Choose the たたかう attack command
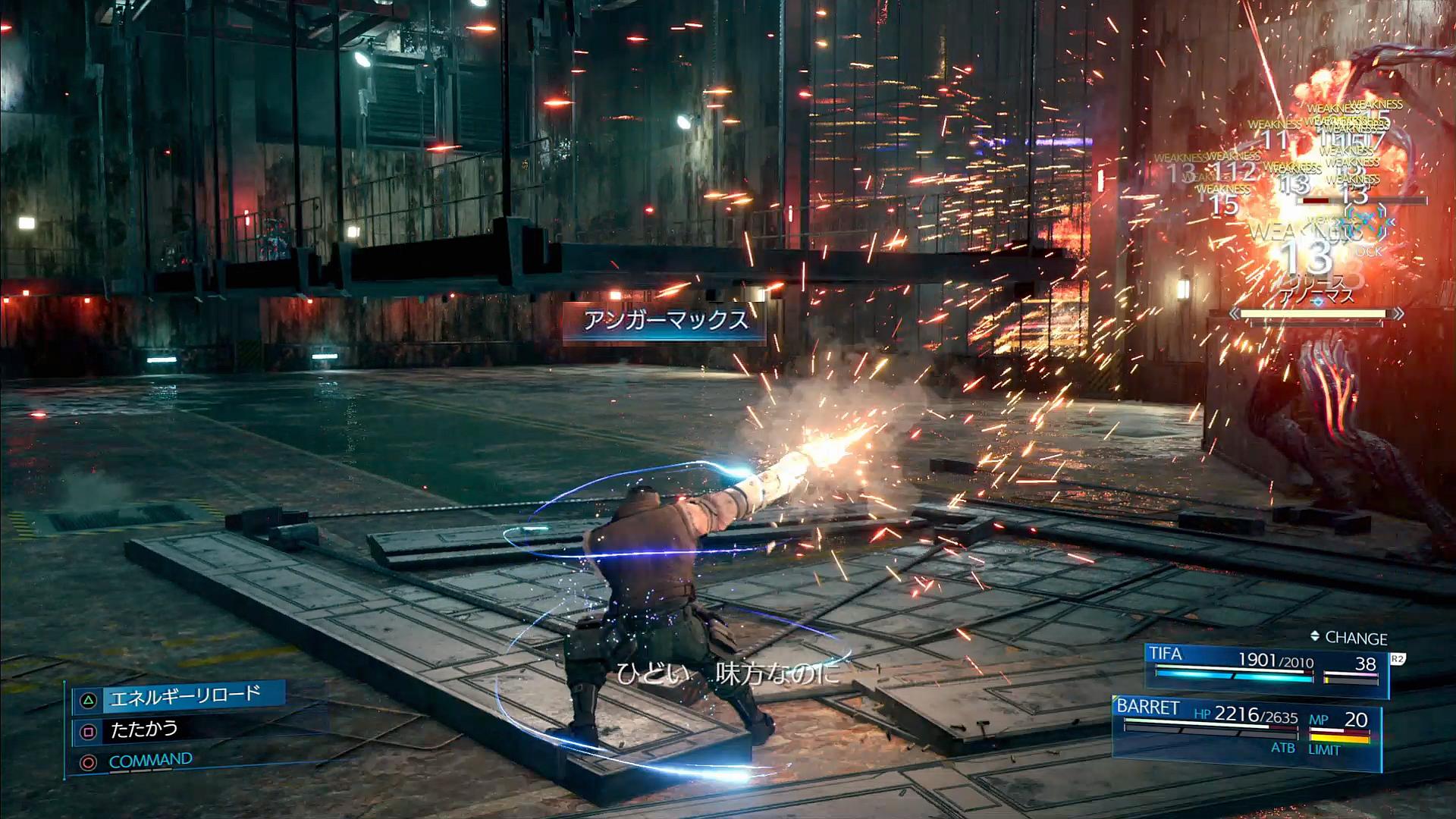 point(144,730)
